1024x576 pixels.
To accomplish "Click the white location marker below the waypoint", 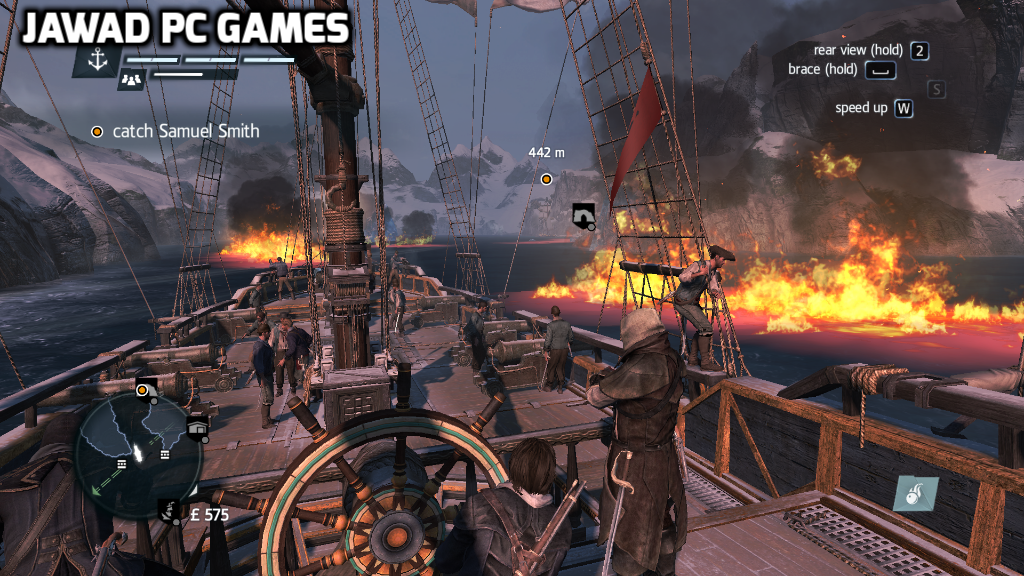I will 582,214.
